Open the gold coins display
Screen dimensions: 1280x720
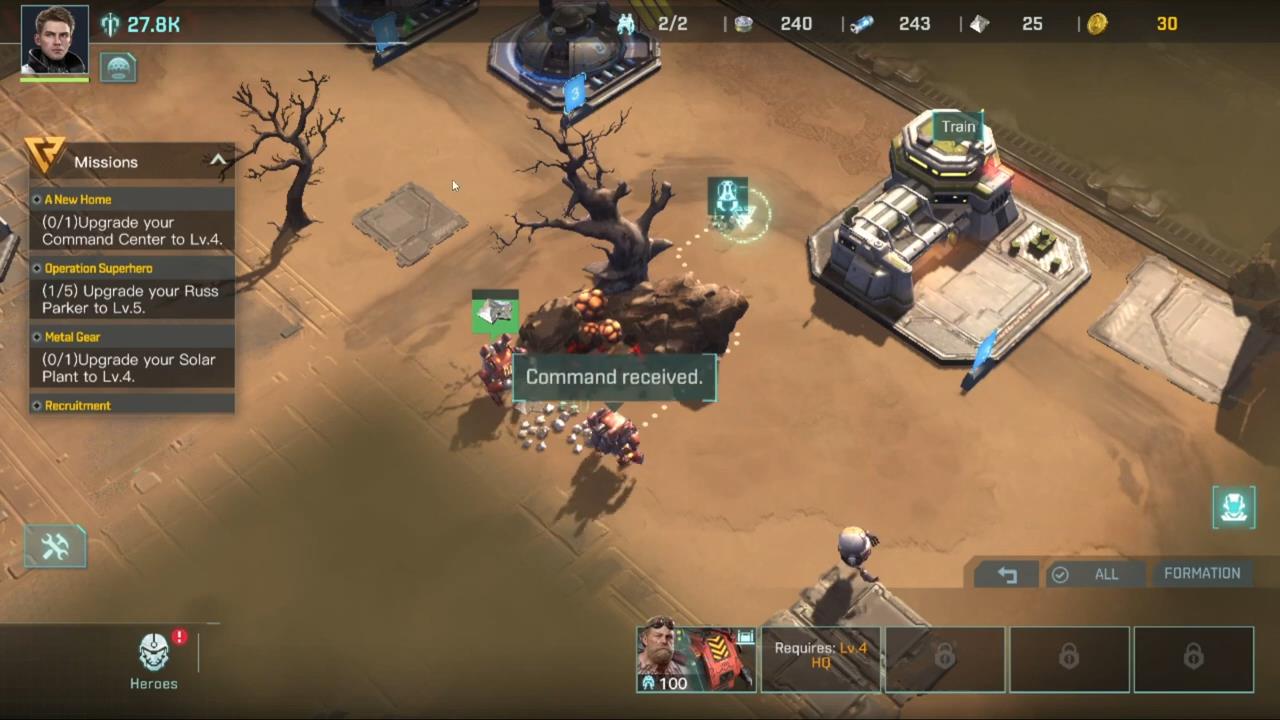(1097, 24)
